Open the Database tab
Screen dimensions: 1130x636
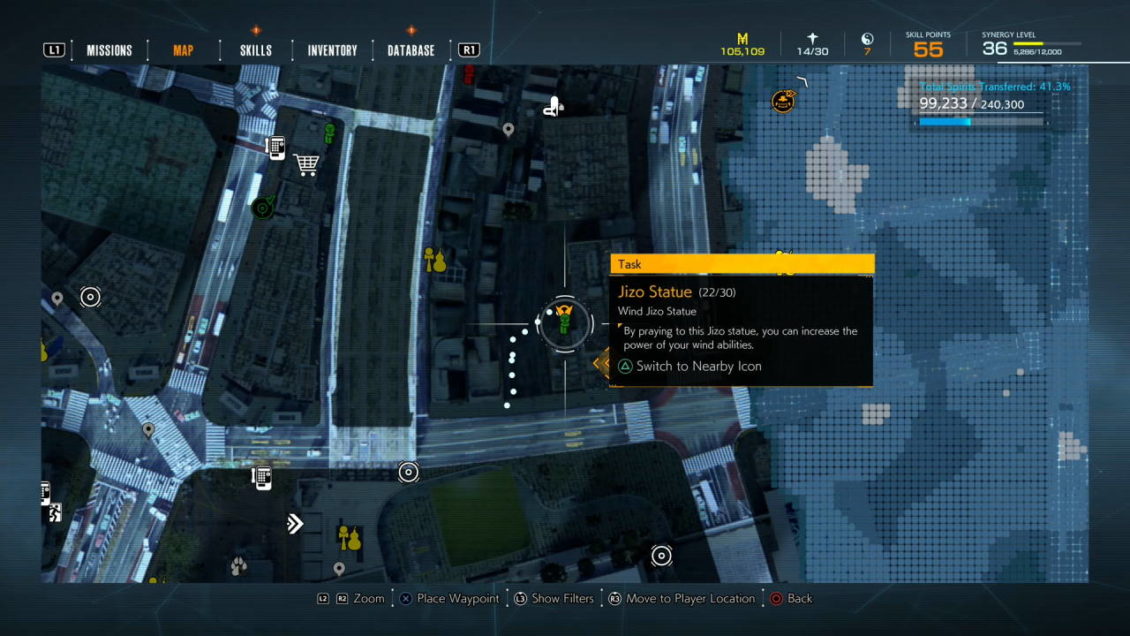[x=411, y=51]
